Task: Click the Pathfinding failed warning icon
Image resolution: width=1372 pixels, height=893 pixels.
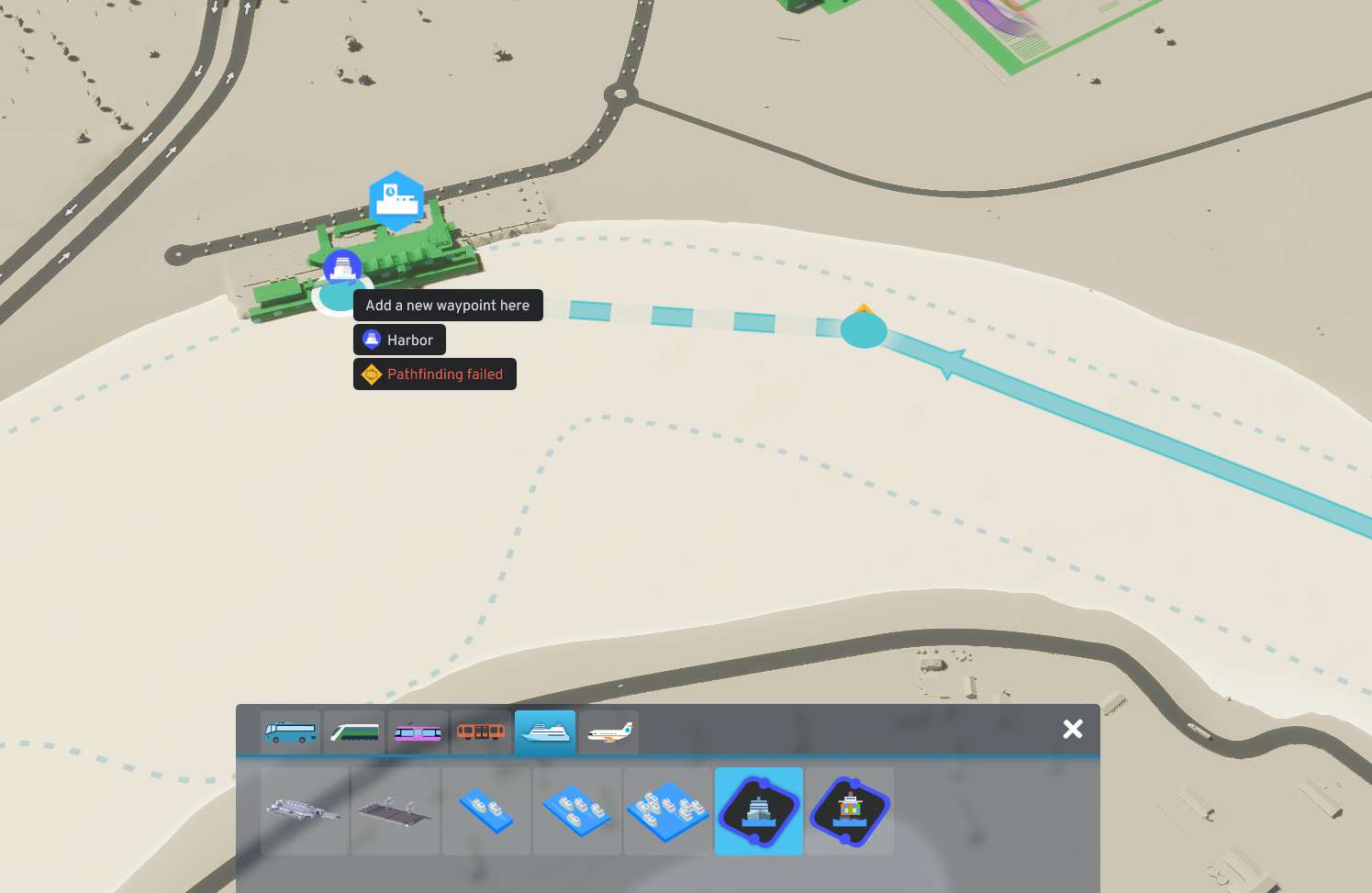Action: (372, 374)
